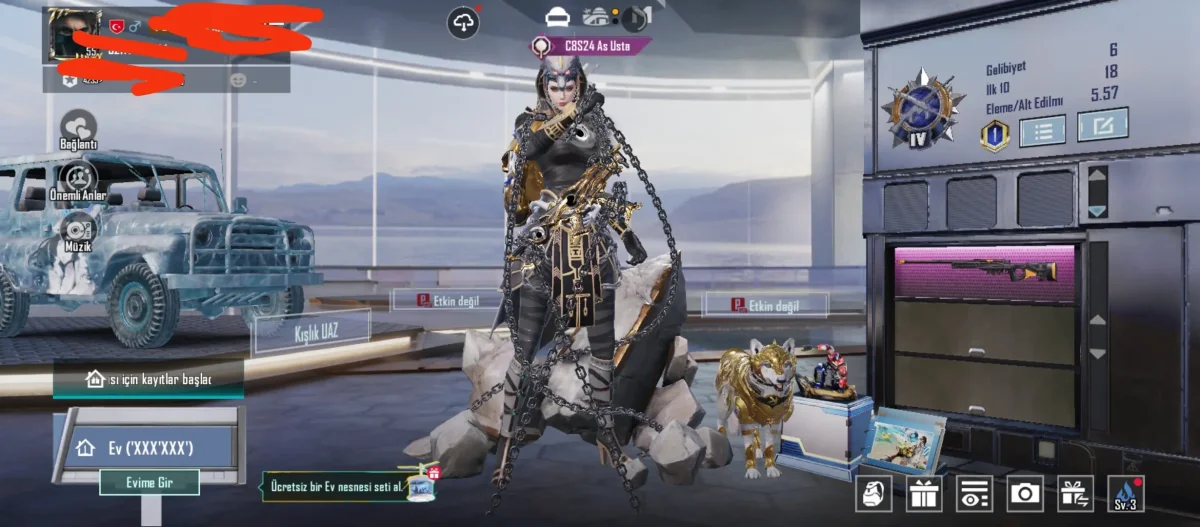Open the statistics list button

pos(1041,130)
